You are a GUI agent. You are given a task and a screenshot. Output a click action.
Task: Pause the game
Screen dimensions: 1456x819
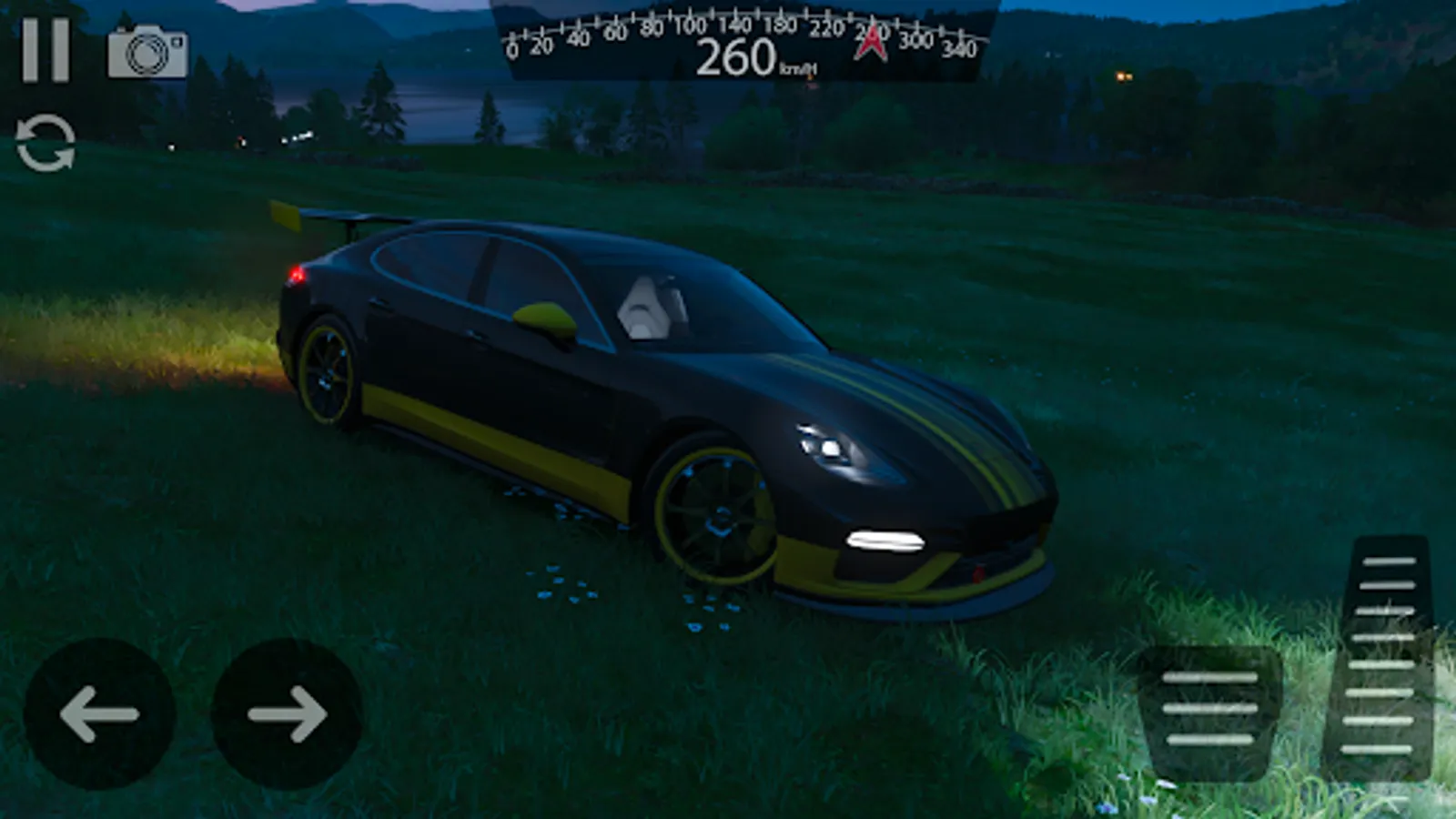tap(45, 51)
